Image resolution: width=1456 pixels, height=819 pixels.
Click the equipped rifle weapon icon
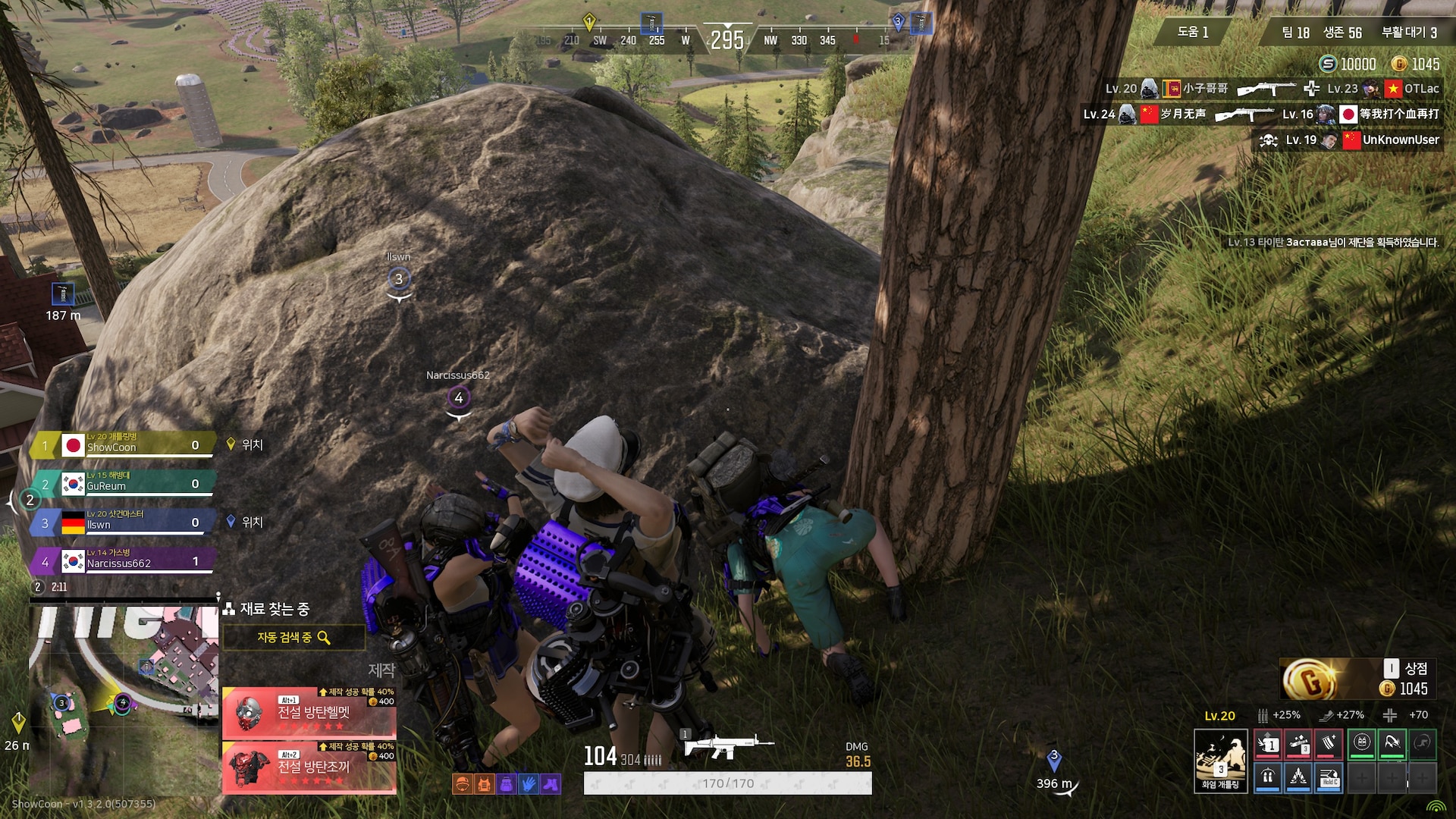(726, 746)
